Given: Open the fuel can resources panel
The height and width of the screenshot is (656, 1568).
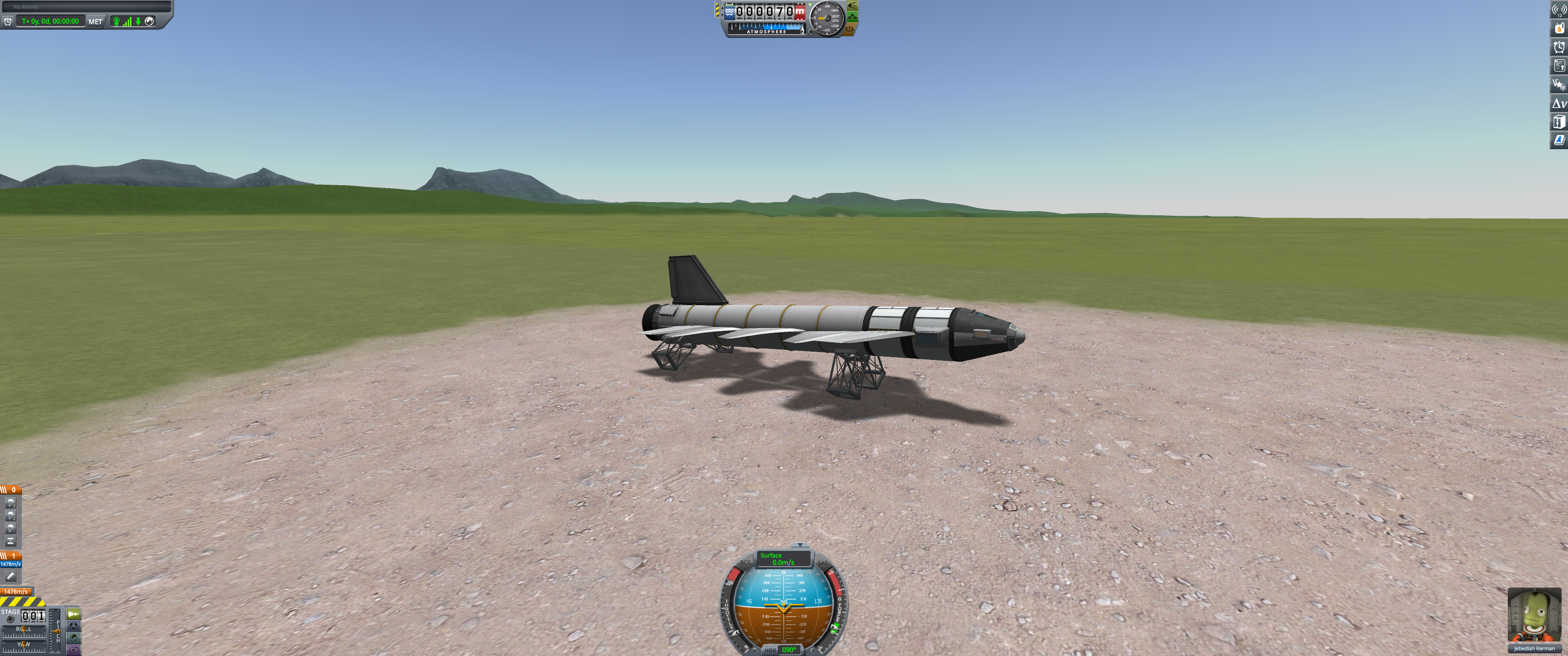Looking at the screenshot, I should coord(1559,28).
